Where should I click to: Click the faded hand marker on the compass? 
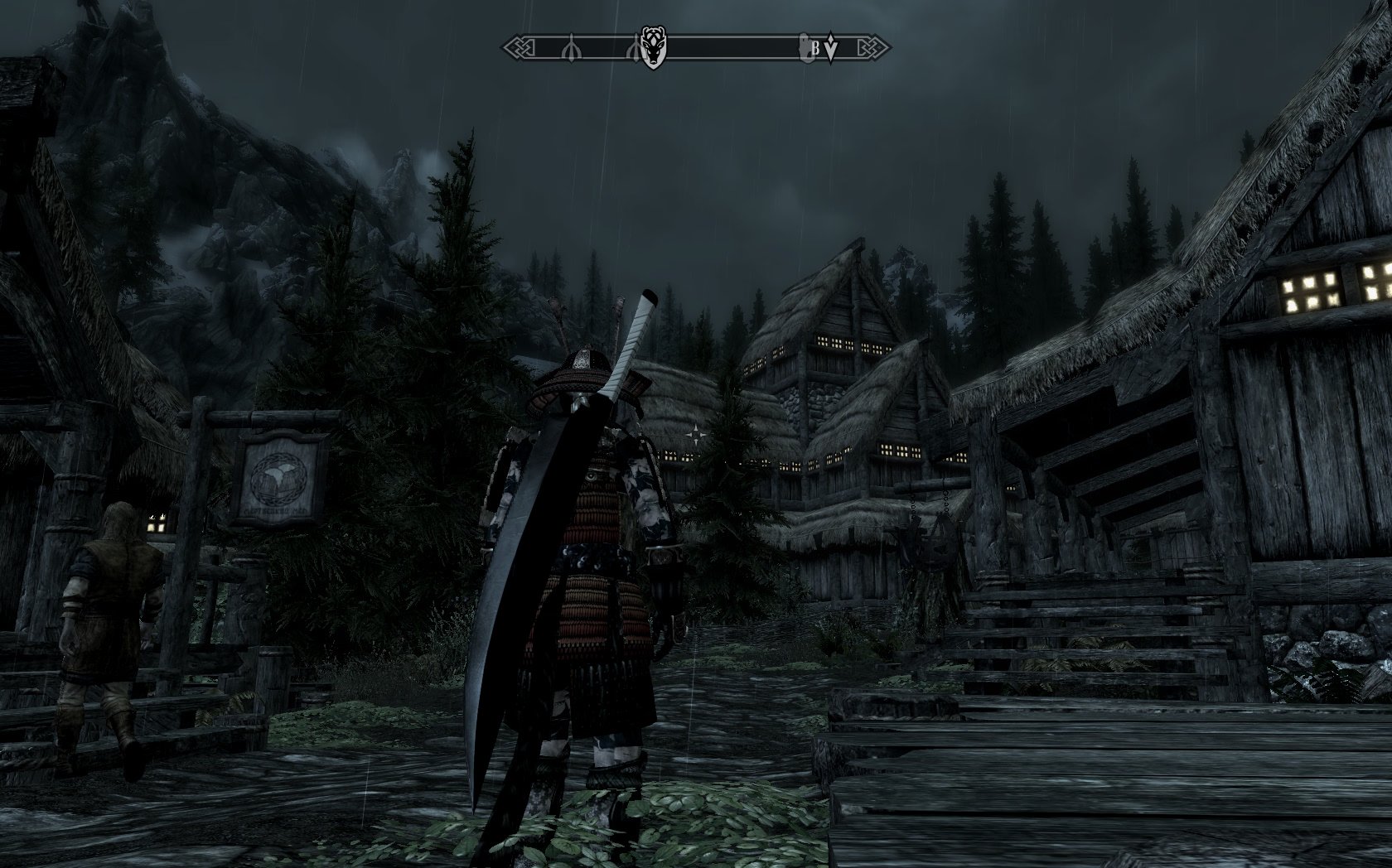tap(804, 47)
